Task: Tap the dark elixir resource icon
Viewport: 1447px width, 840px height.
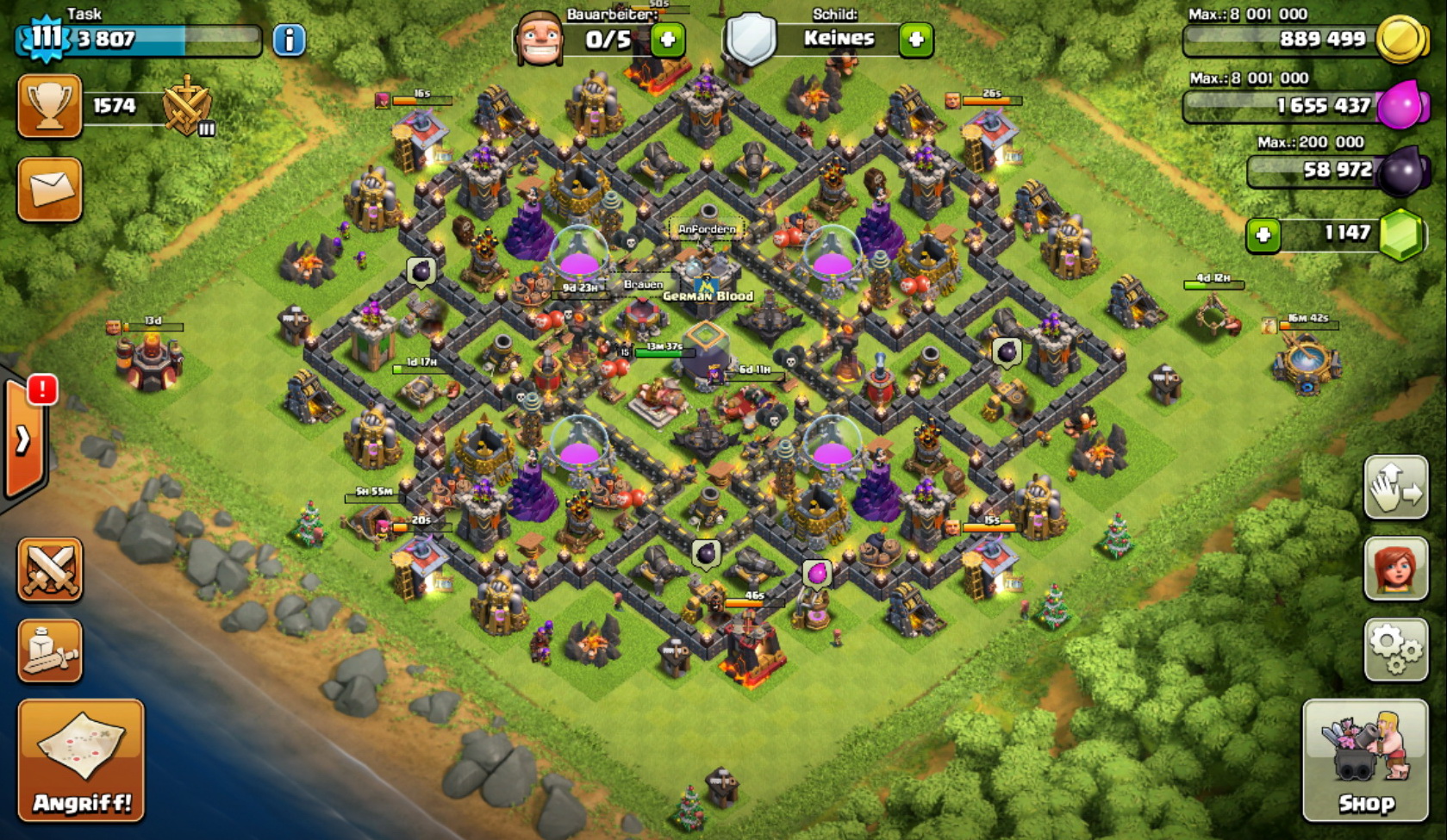Action: click(1400, 171)
